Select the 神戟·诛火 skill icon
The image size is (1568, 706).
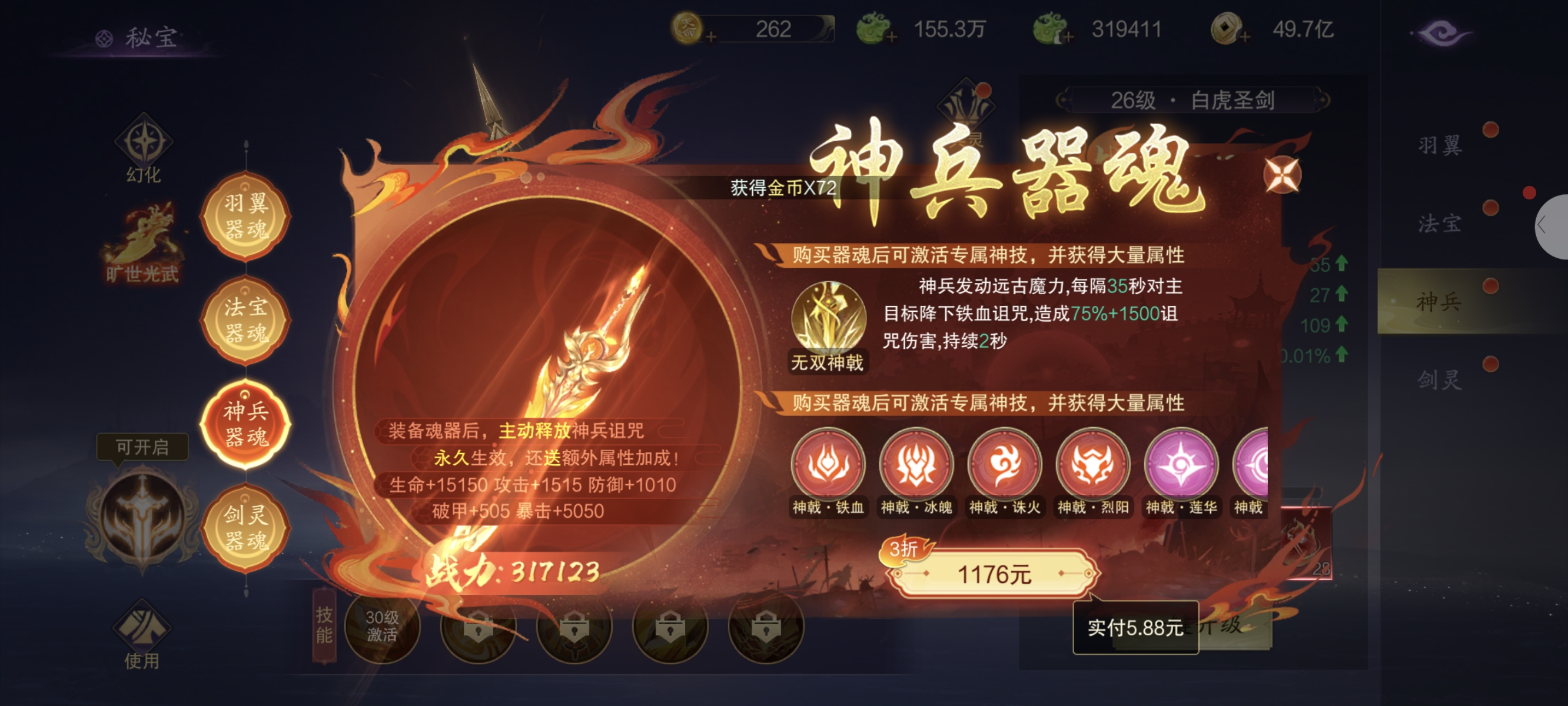pos(1004,465)
